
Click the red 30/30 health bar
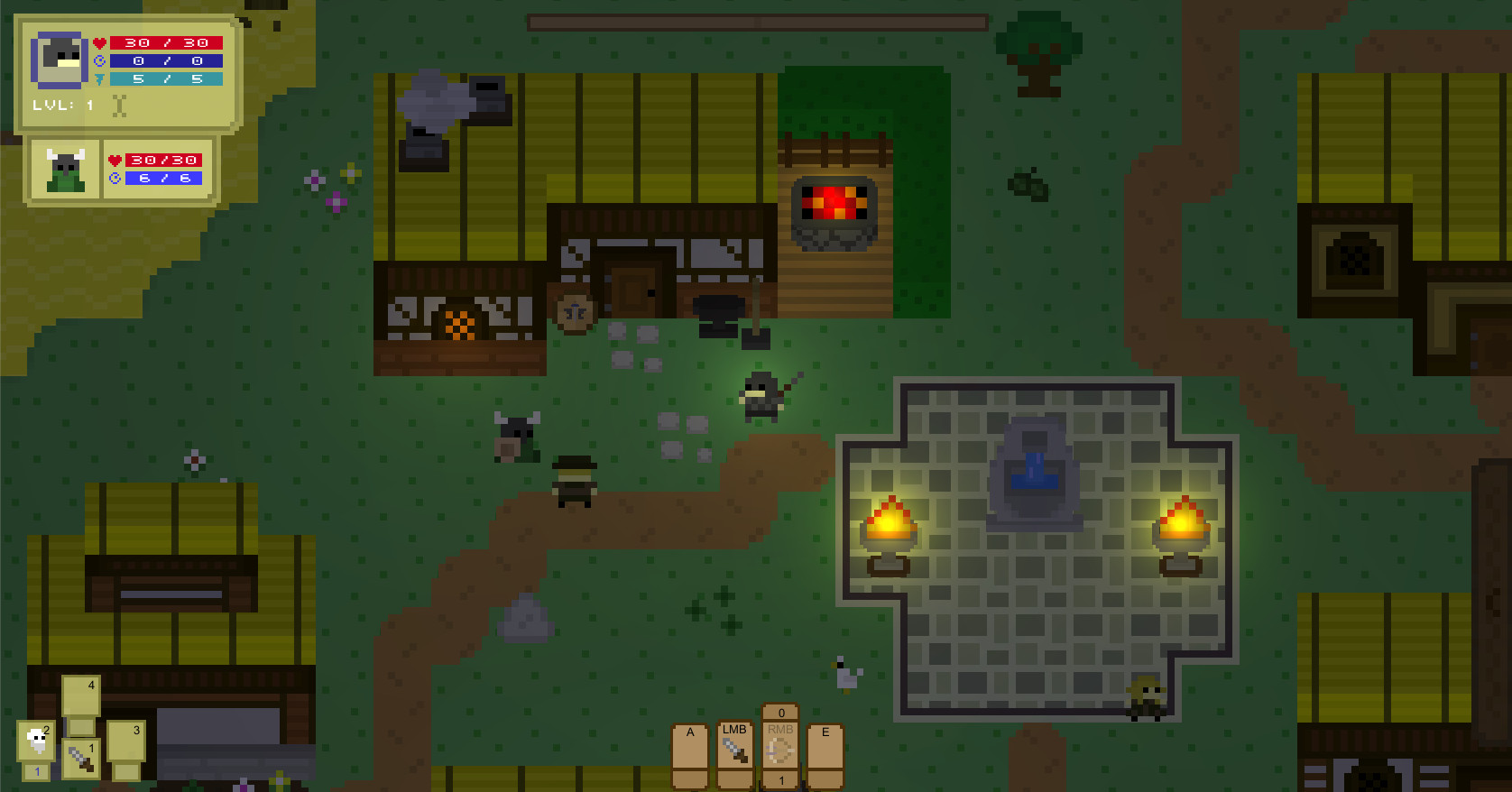[x=165, y=42]
